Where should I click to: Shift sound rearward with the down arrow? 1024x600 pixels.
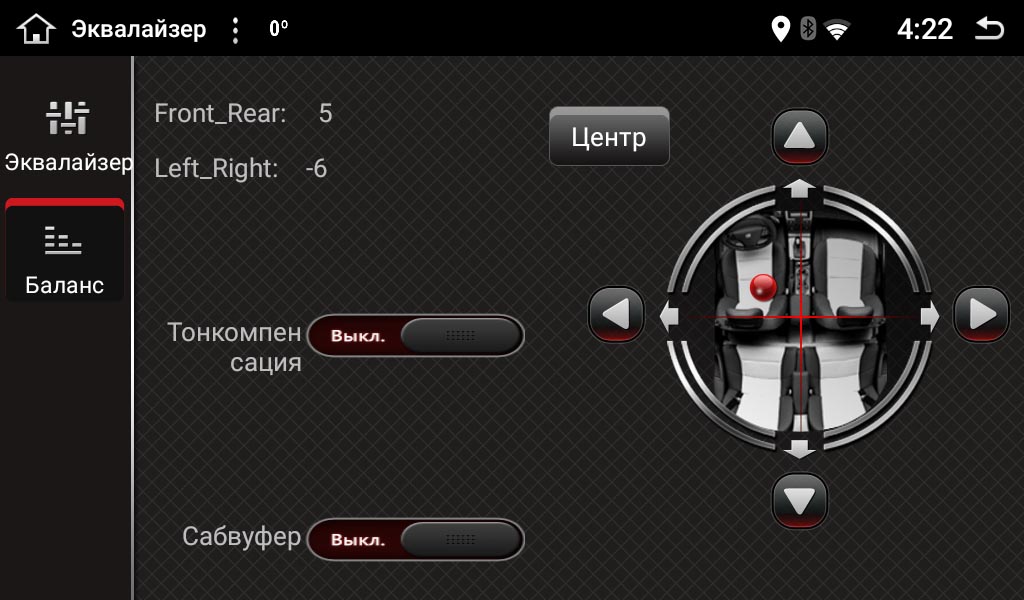click(x=800, y=499)
